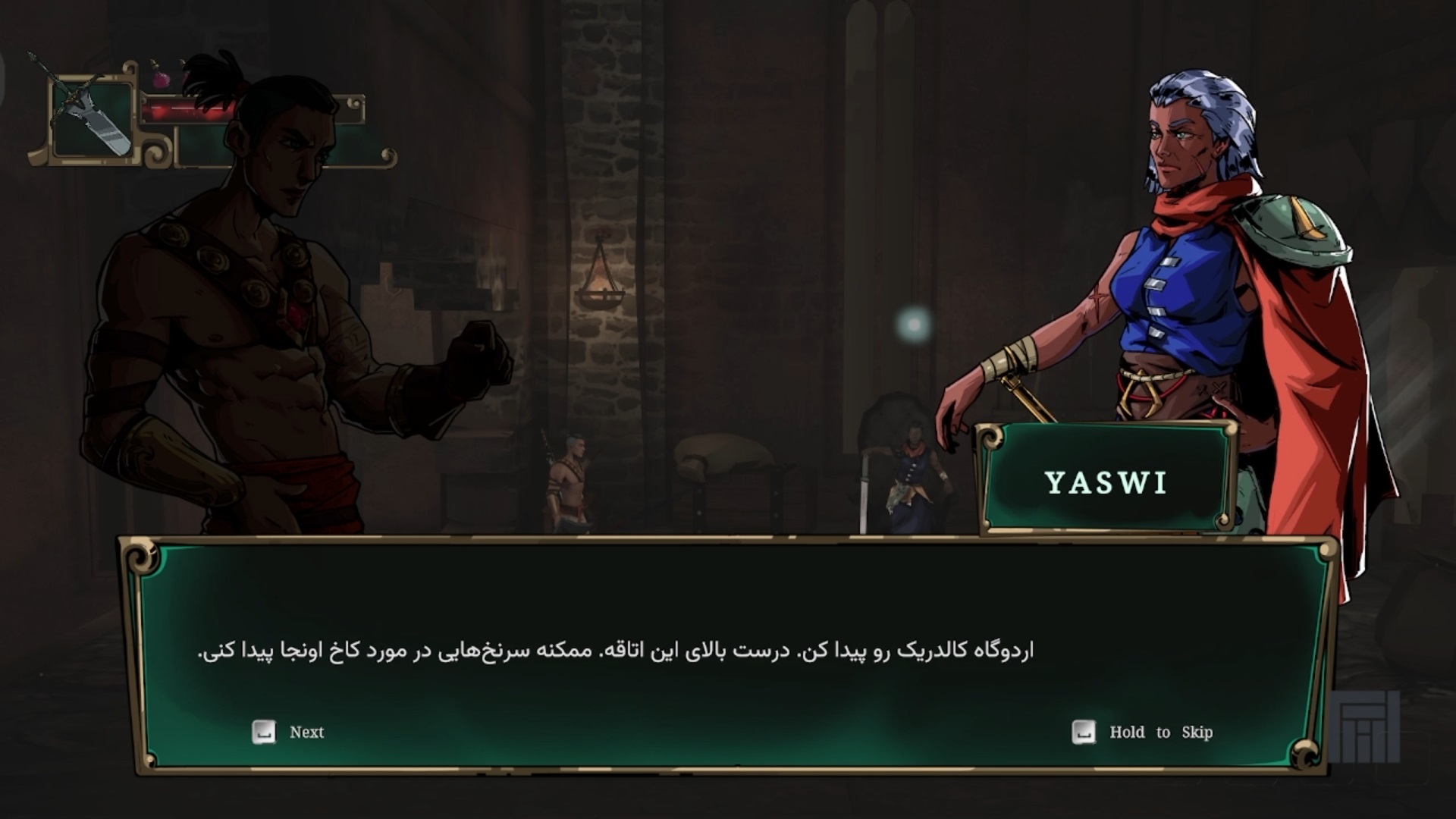Screen dimensions: 1456x819
Task: Click the red health bar frame
Action: tap(250, 108)
